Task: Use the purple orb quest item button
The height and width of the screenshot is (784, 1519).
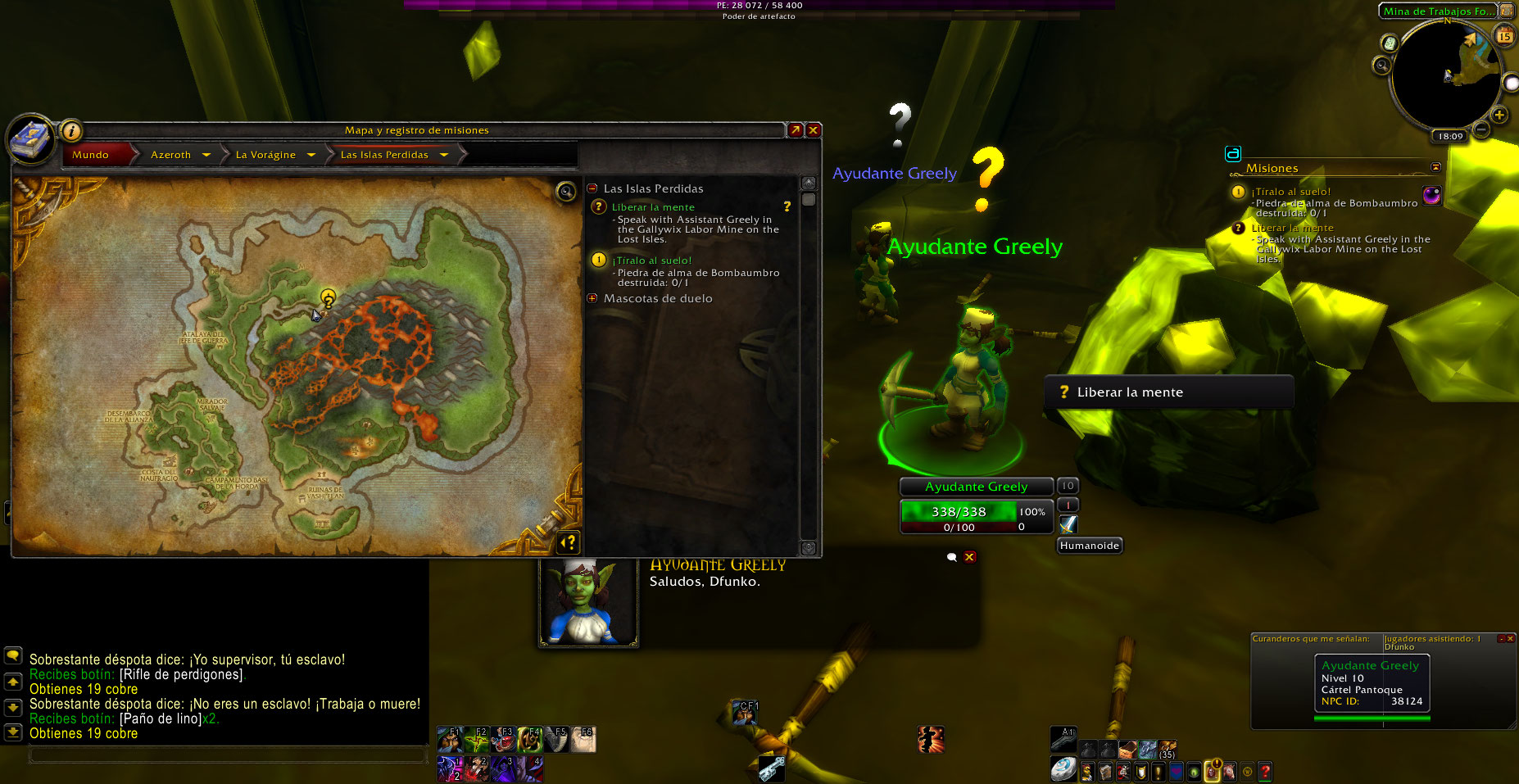Action: 1431,195
